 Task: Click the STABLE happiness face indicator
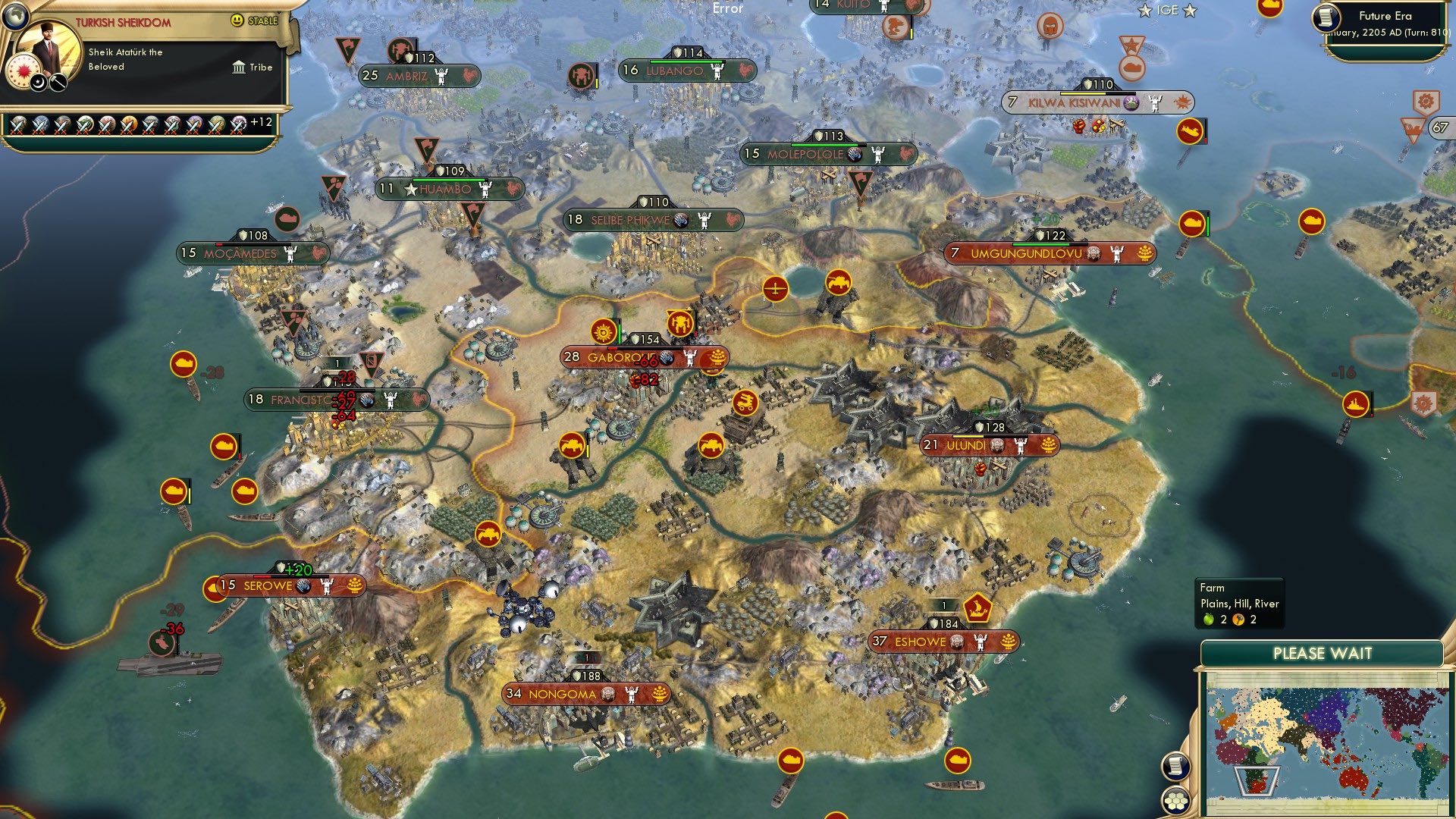coord(237,21)
